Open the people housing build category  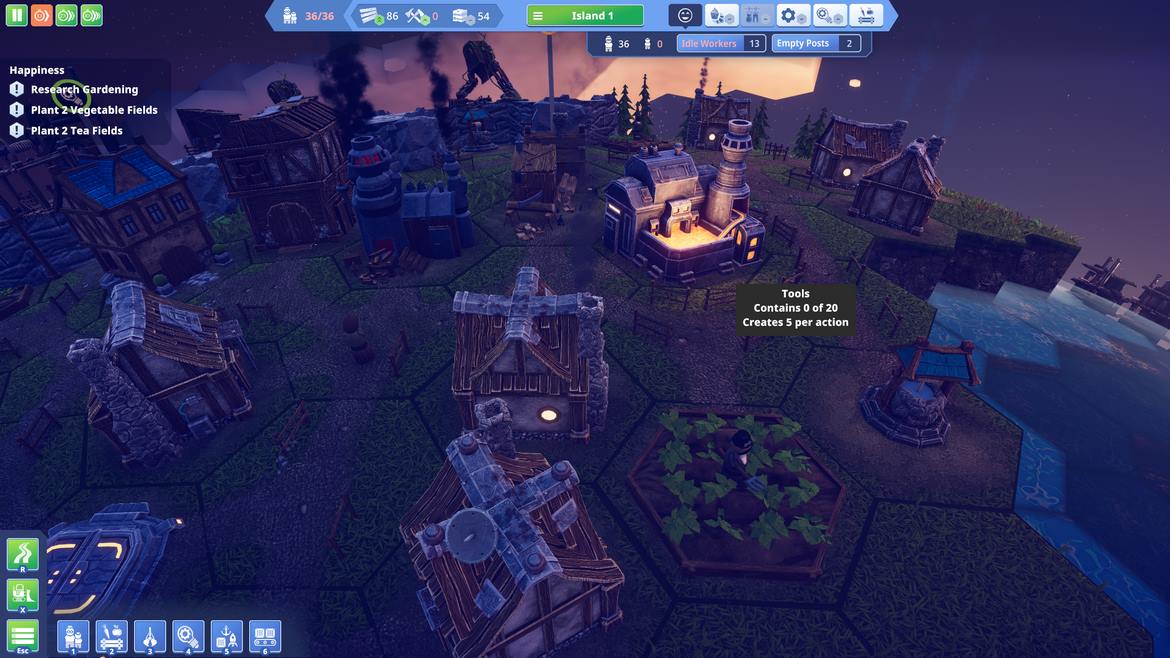click(x=73, y=636)
